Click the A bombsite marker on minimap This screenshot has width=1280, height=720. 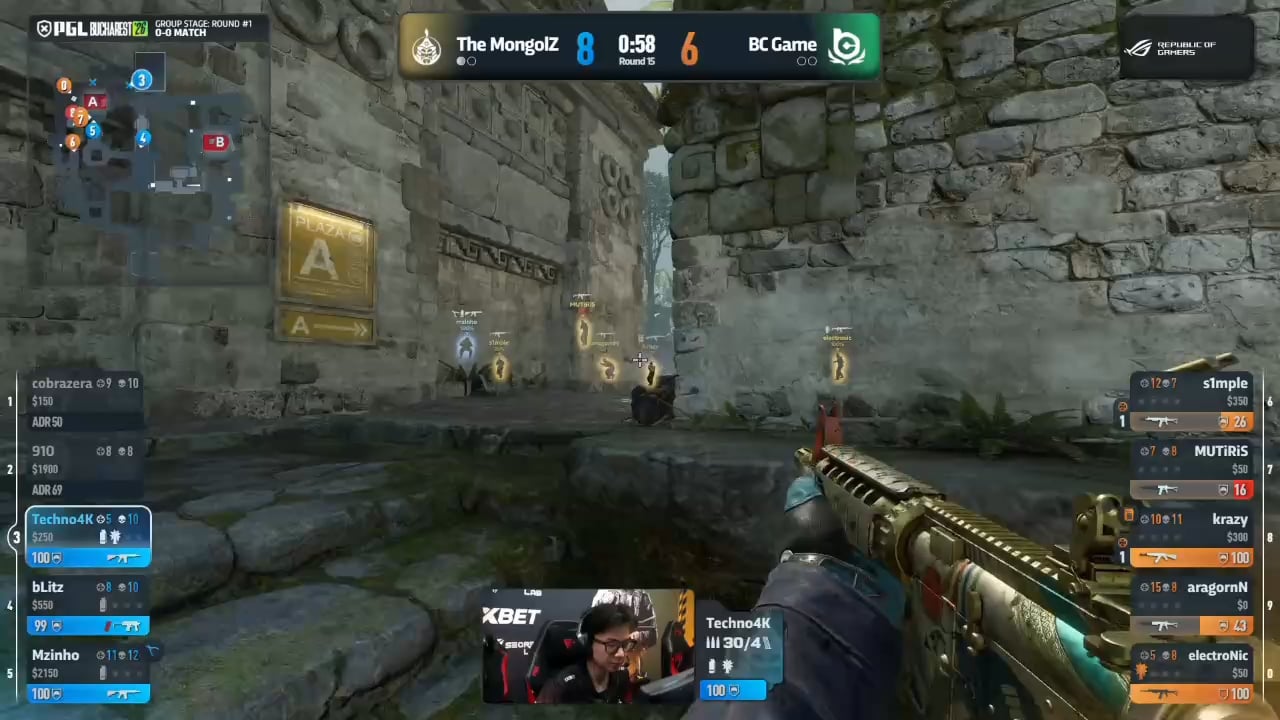93,102
